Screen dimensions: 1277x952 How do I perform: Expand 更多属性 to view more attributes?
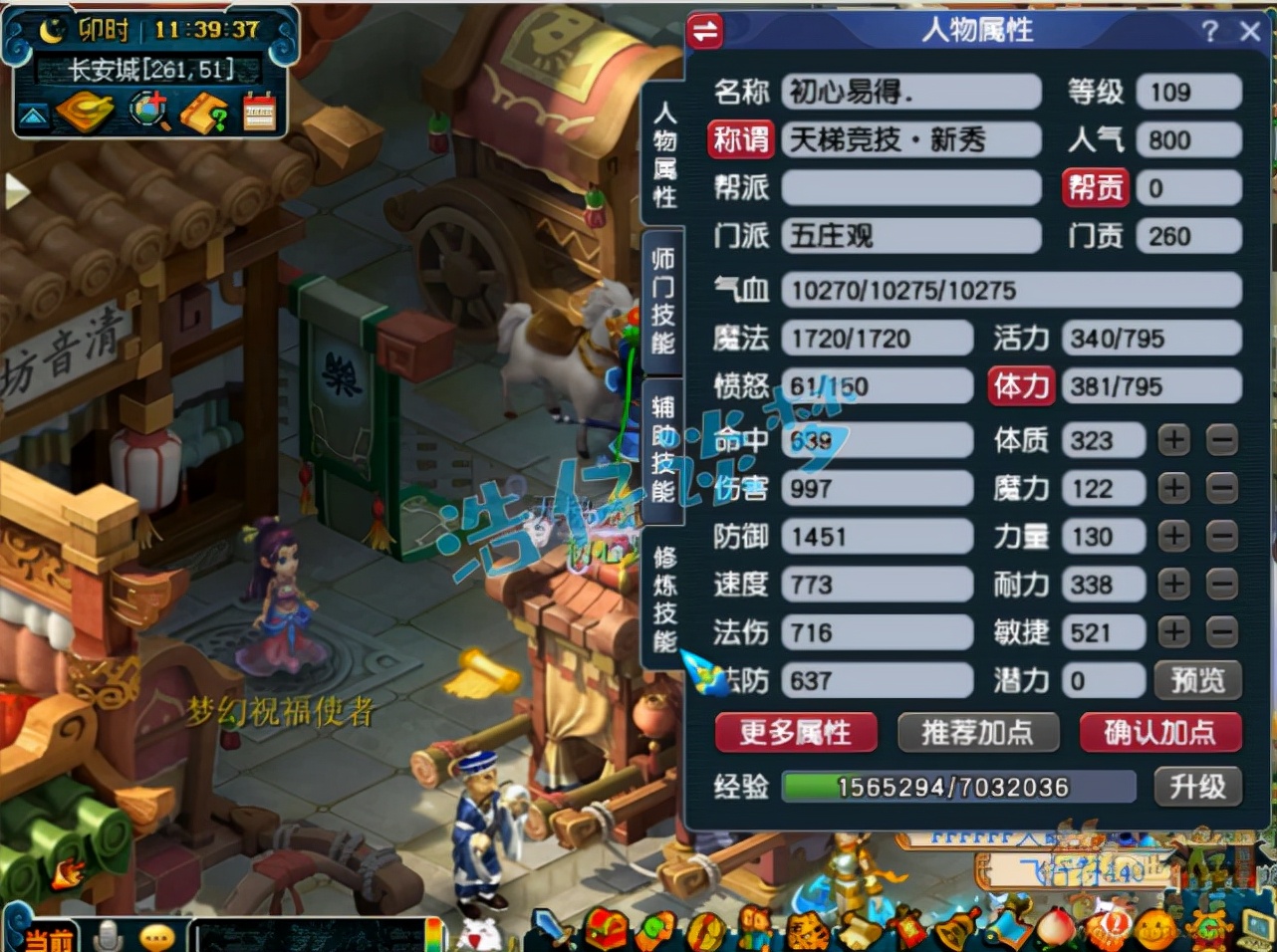tap(794, 733)
